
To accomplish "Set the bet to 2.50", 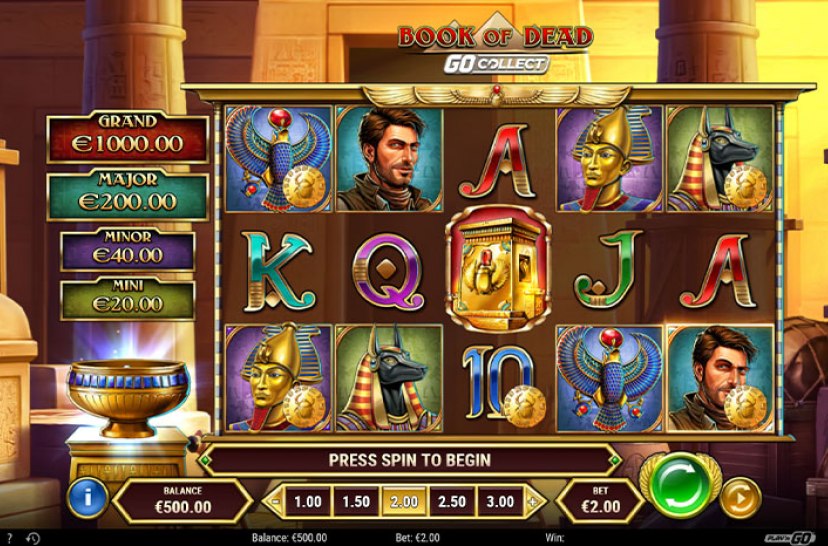I will (452, 502).
